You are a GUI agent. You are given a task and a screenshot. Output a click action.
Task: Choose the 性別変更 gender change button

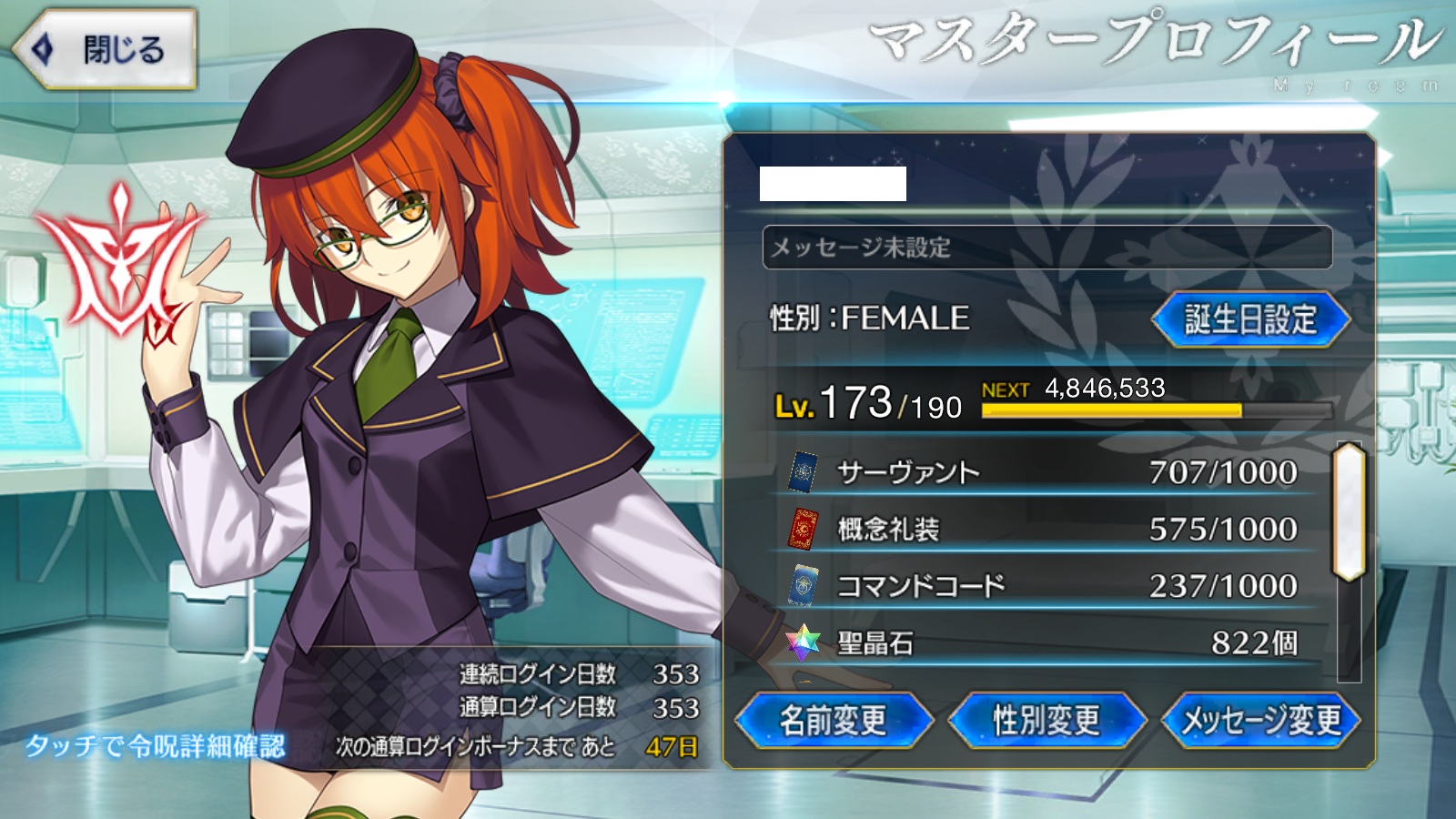coord(1046,721)
